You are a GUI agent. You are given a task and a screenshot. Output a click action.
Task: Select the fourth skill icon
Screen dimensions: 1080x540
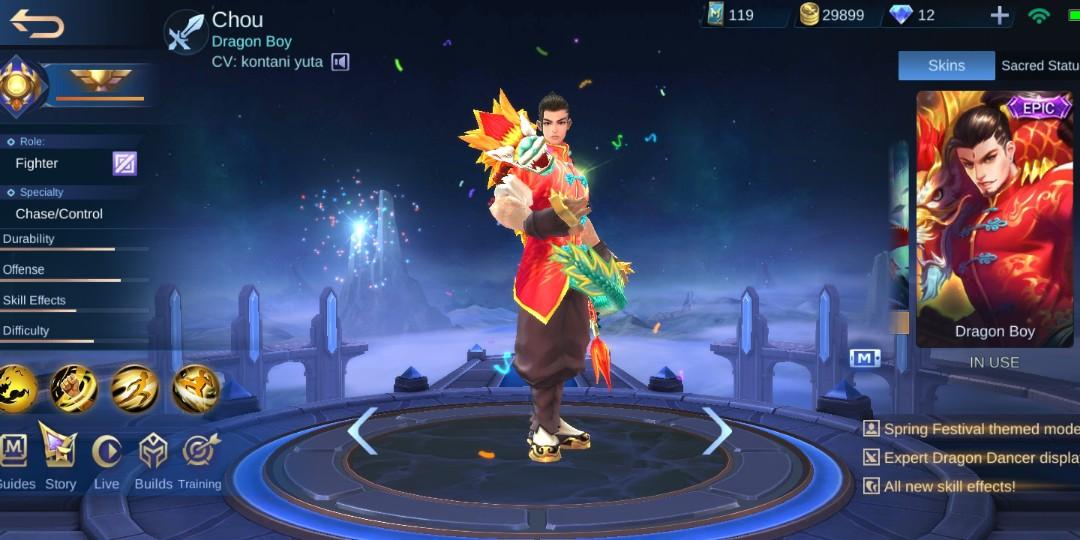(x=195, y=388)
